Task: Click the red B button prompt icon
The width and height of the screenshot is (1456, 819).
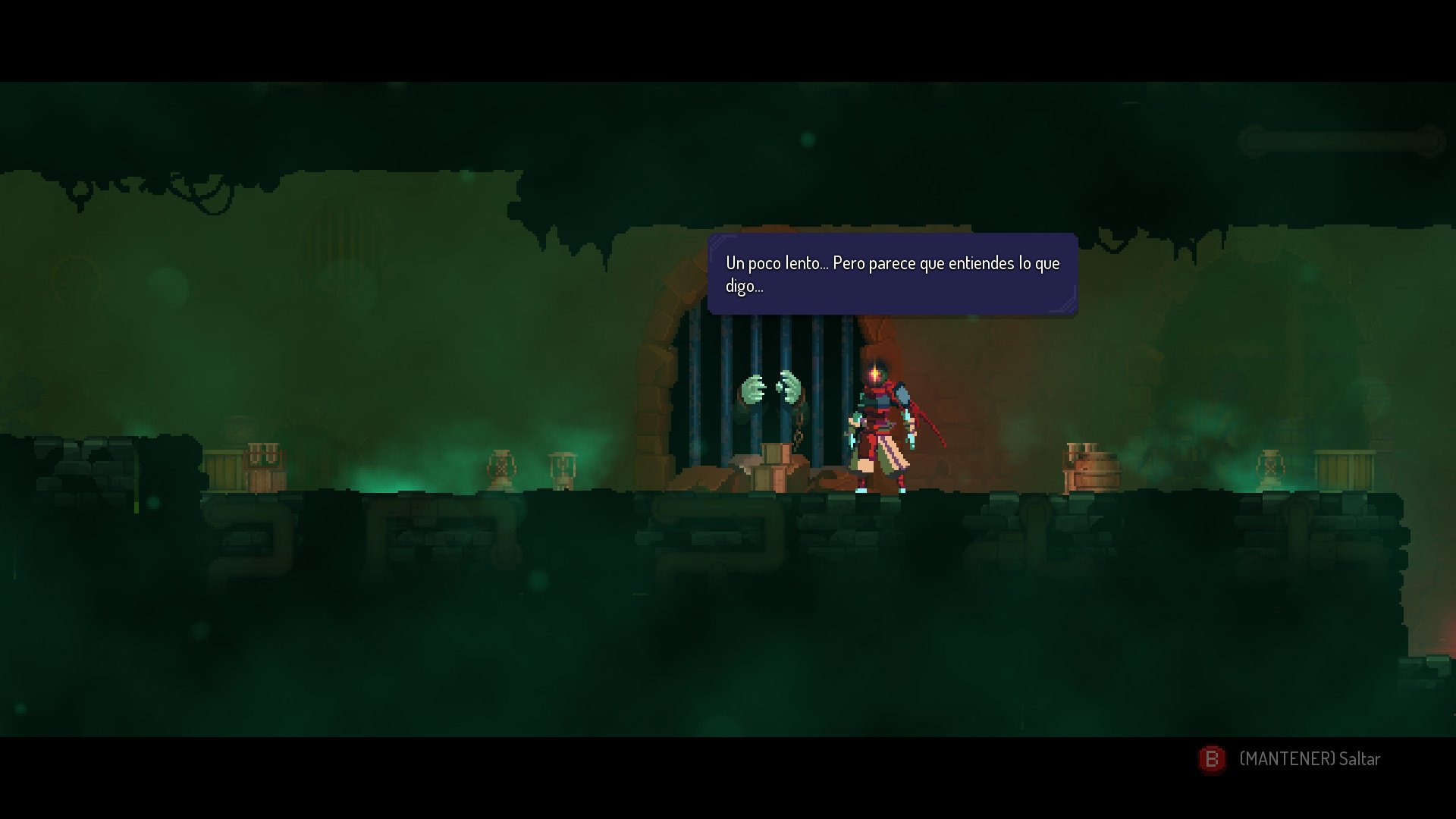Action: (1211, 758)
